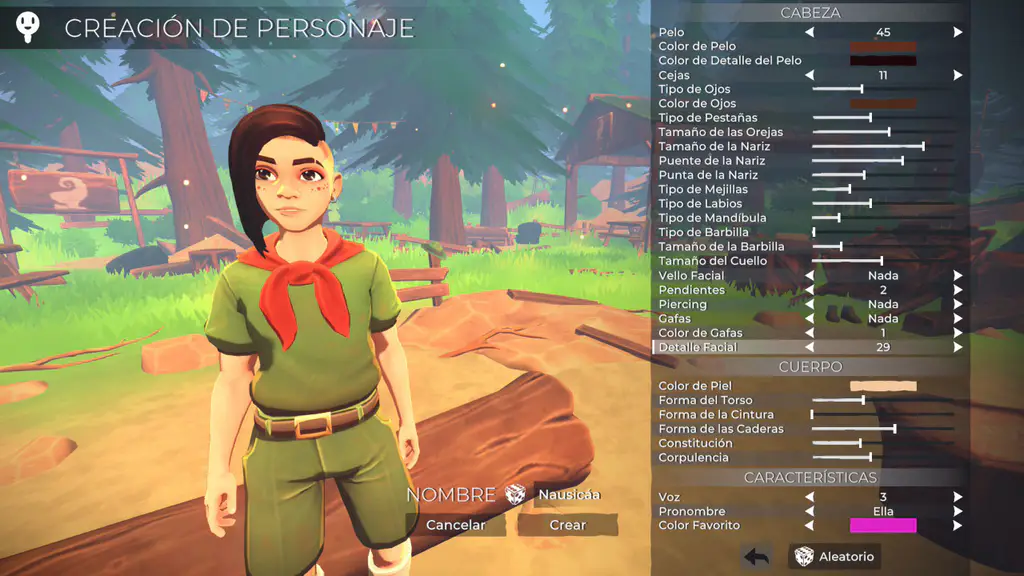Adjust the Corpulencia slider
This screenshot has height=576, width=1024.
[870, 457]
